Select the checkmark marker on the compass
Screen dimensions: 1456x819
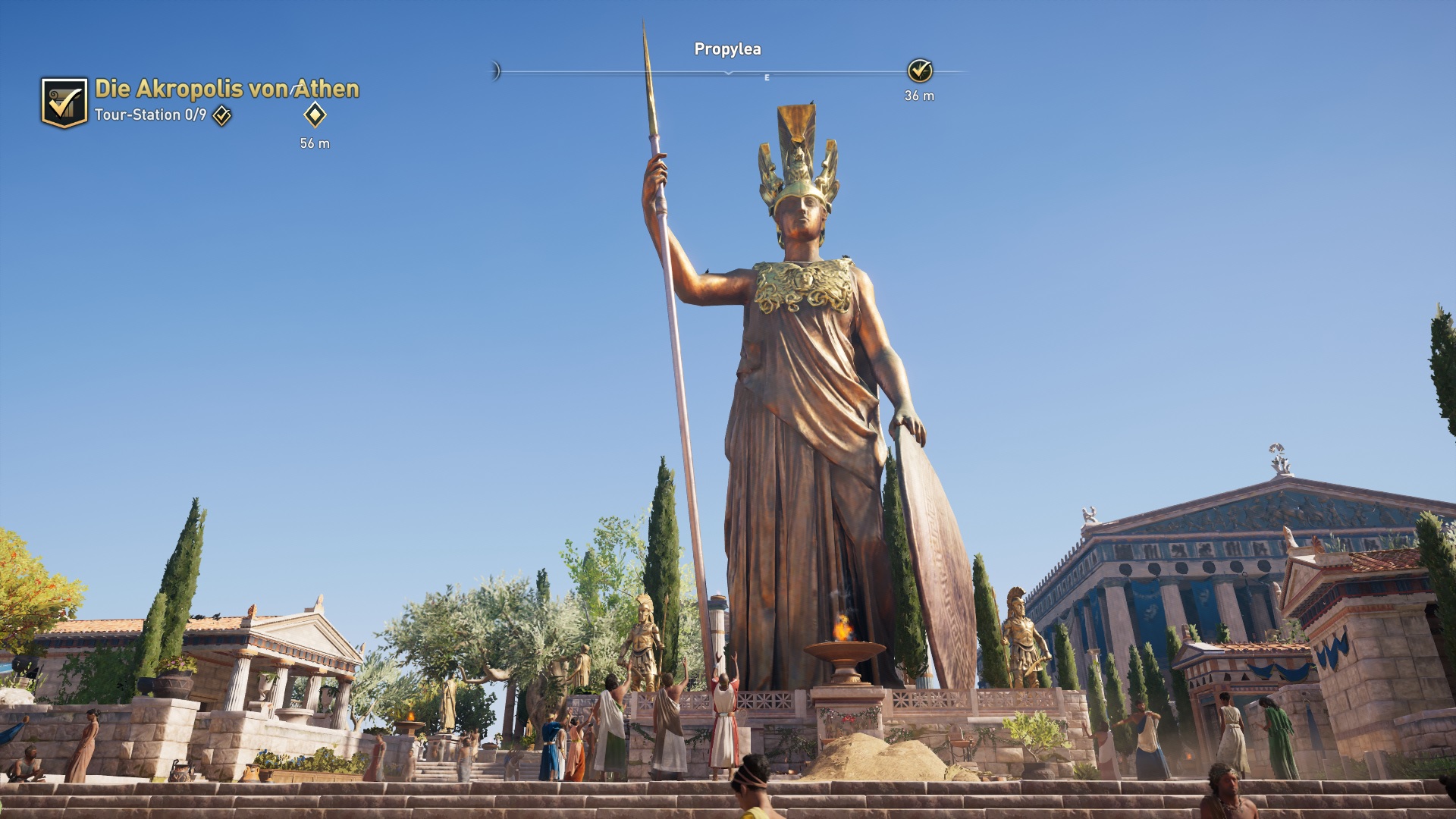[920, 71]
